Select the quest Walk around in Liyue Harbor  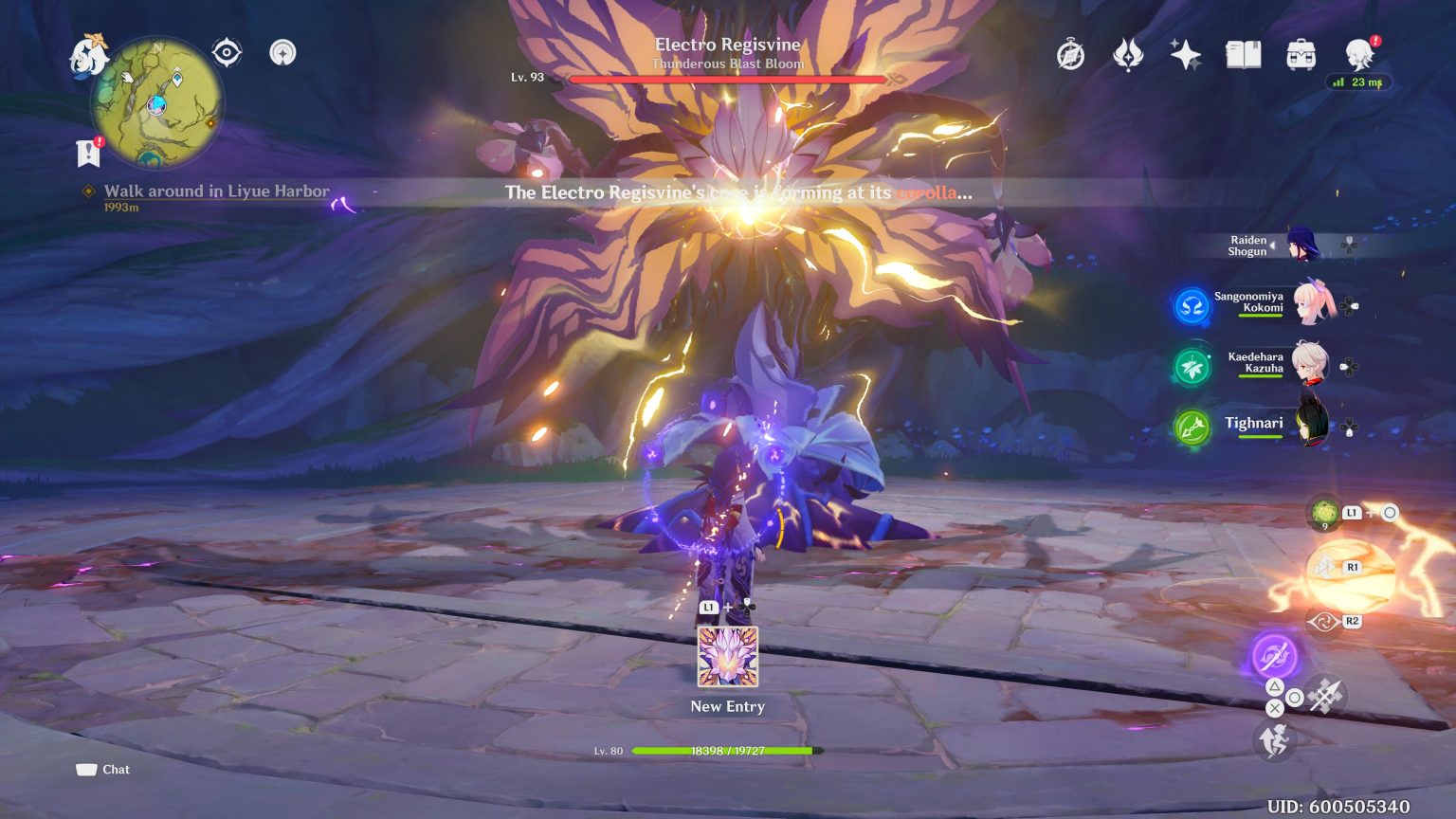211,191
